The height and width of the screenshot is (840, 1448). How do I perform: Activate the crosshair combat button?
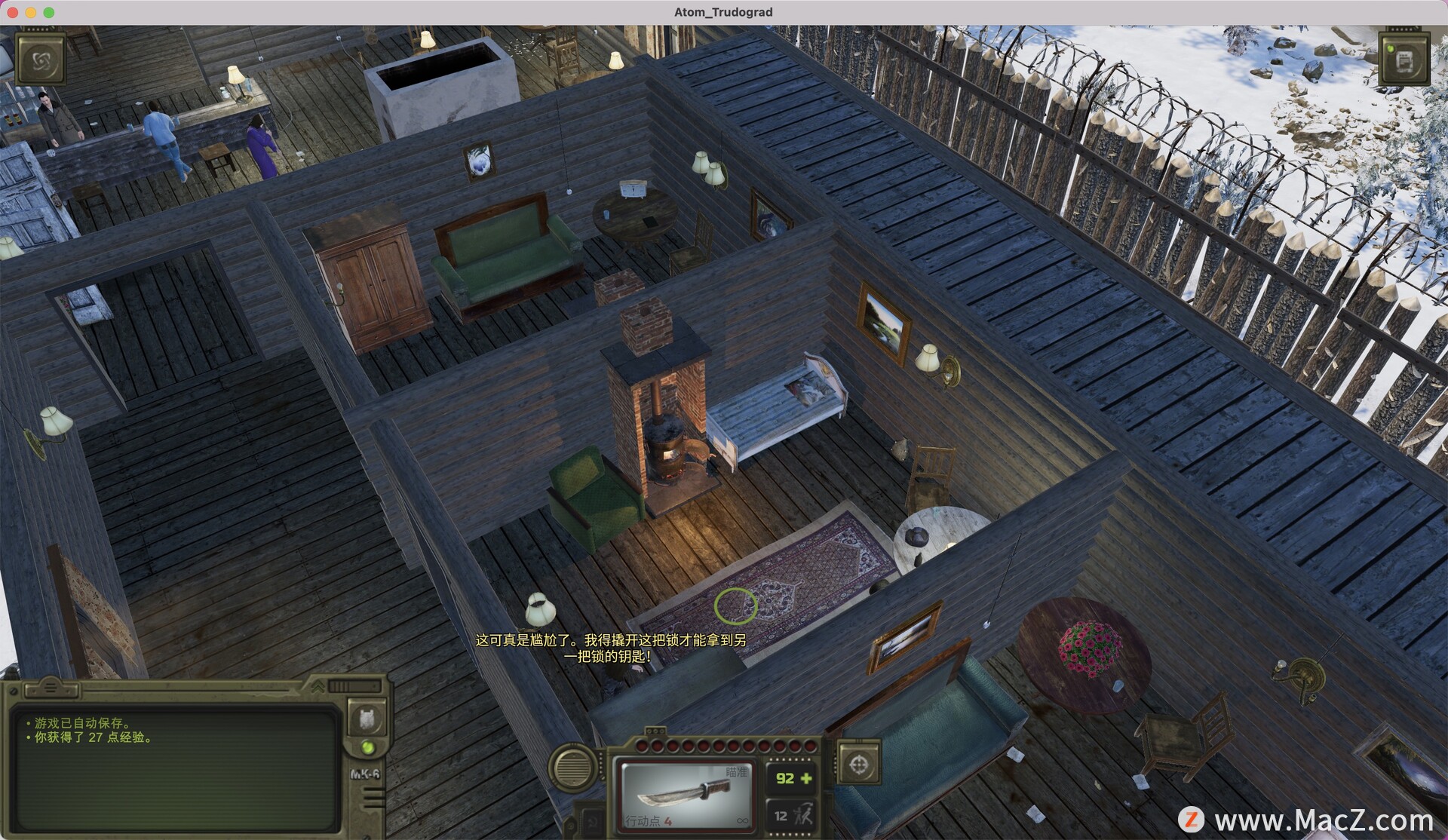point(858,765)
